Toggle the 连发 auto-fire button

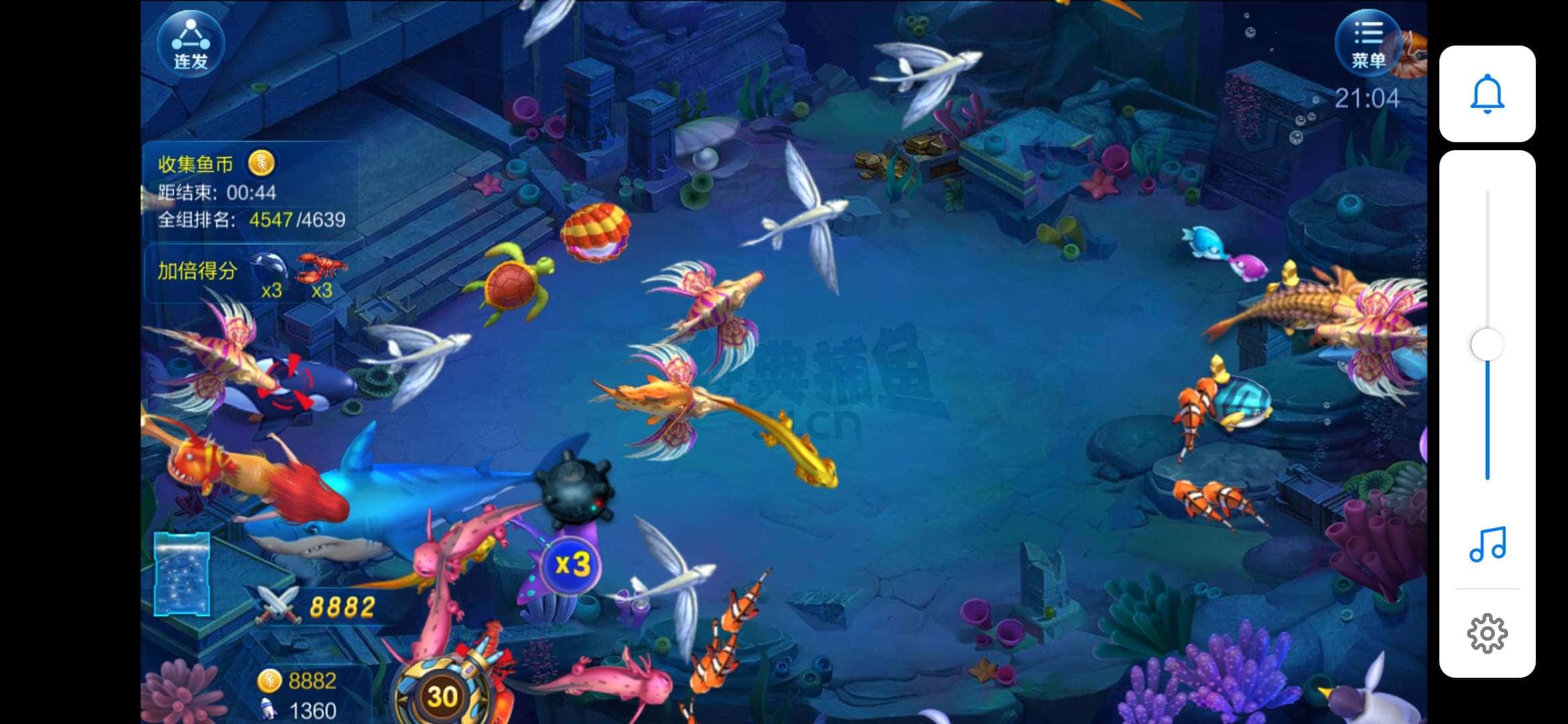(191, 45)
